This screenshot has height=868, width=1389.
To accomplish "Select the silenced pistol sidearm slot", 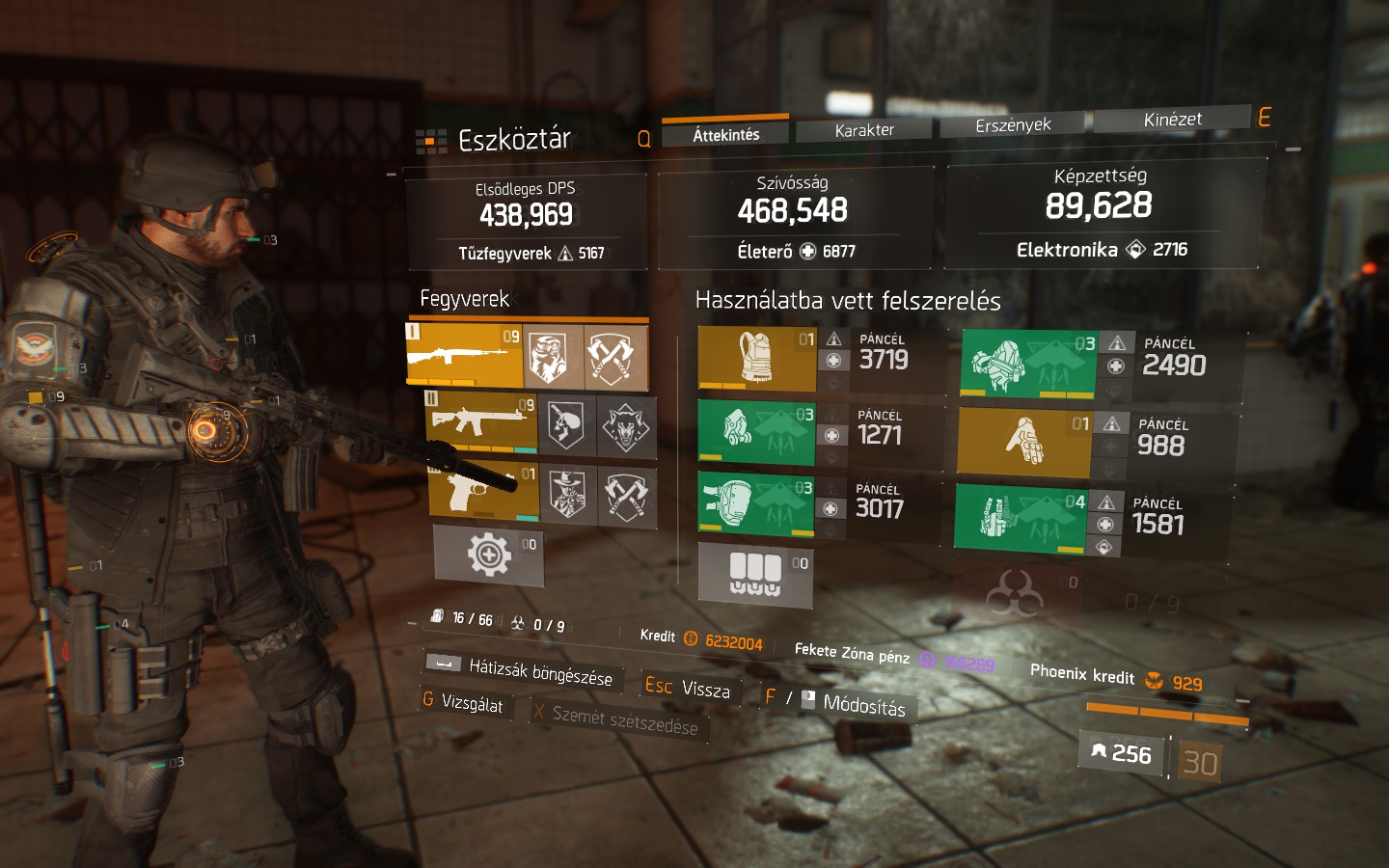I will point(483,491).
